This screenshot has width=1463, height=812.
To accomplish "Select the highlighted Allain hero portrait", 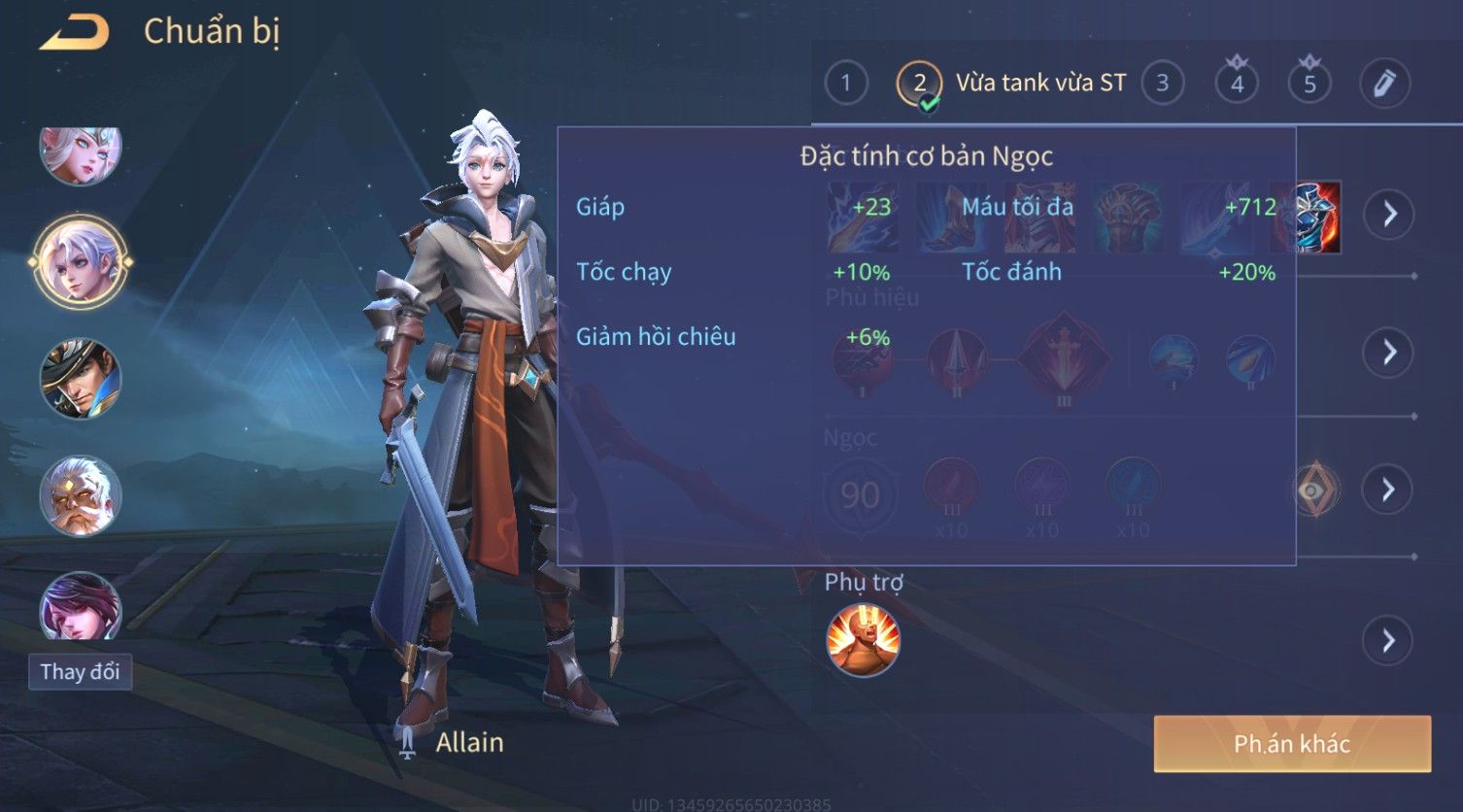I will [x=80, y=262].
